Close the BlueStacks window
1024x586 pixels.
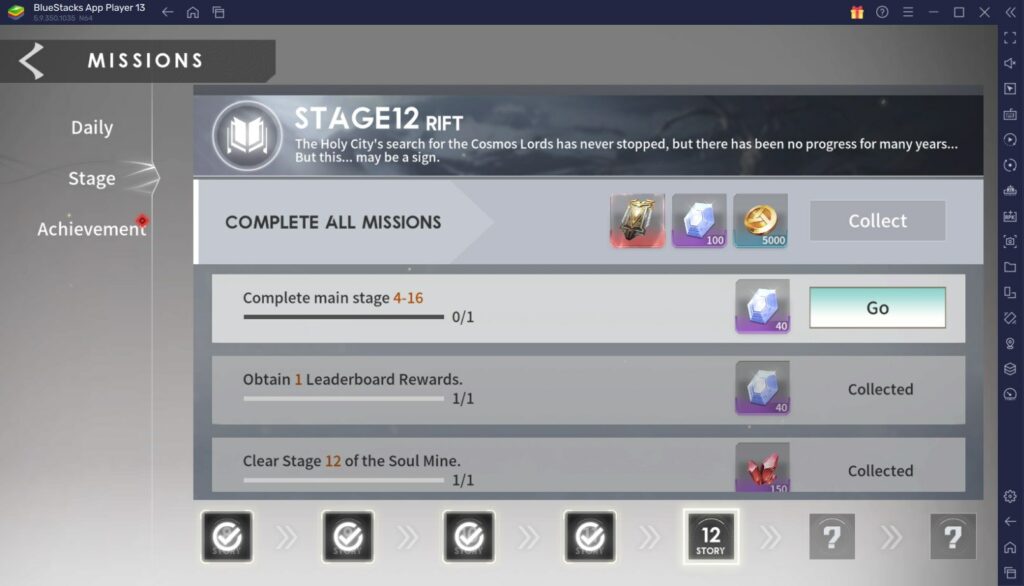click(984, 12)
